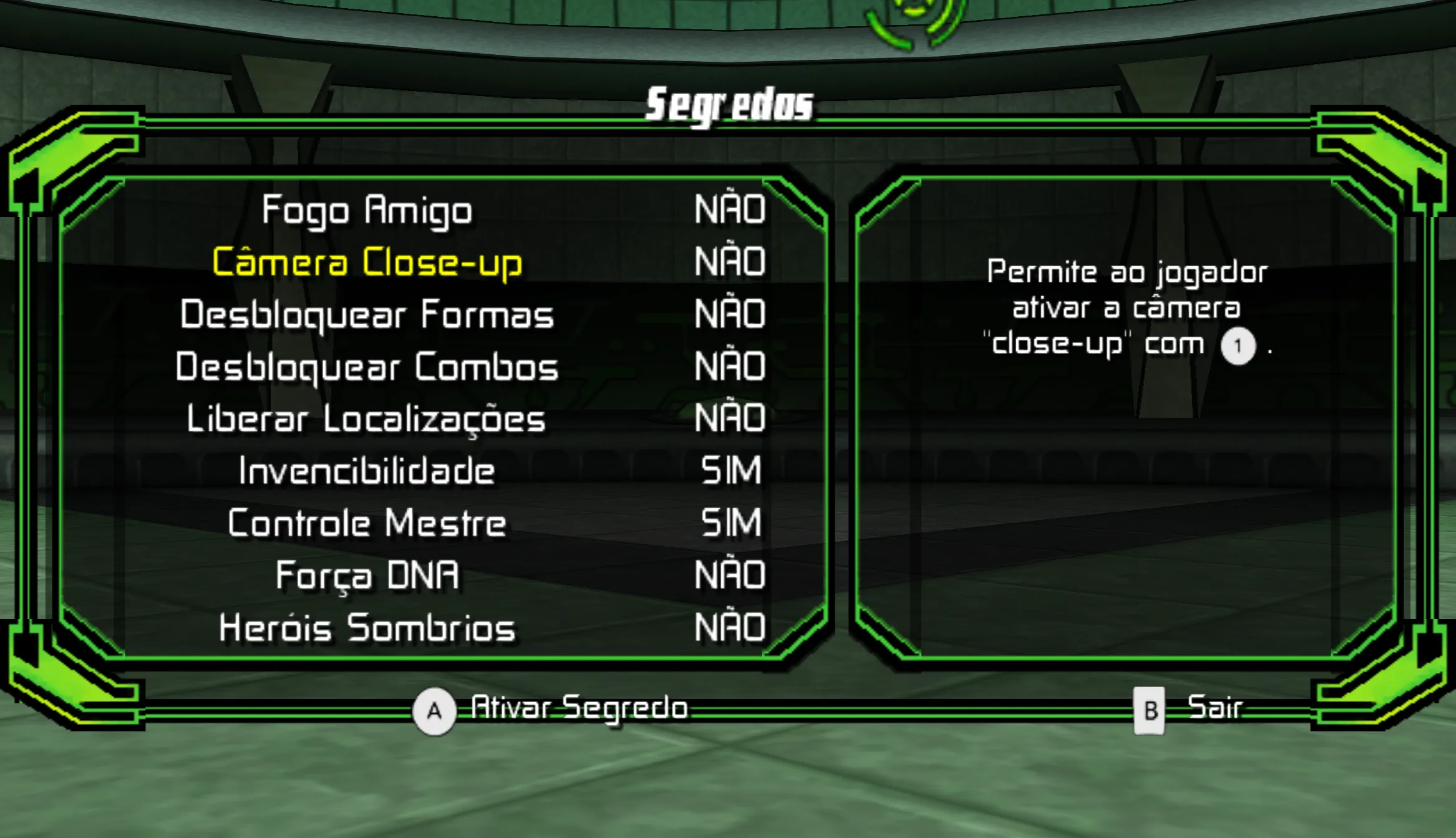Exit using the Sair label
Screen dimensions: 1456x838
click(x=1215, y=708)
